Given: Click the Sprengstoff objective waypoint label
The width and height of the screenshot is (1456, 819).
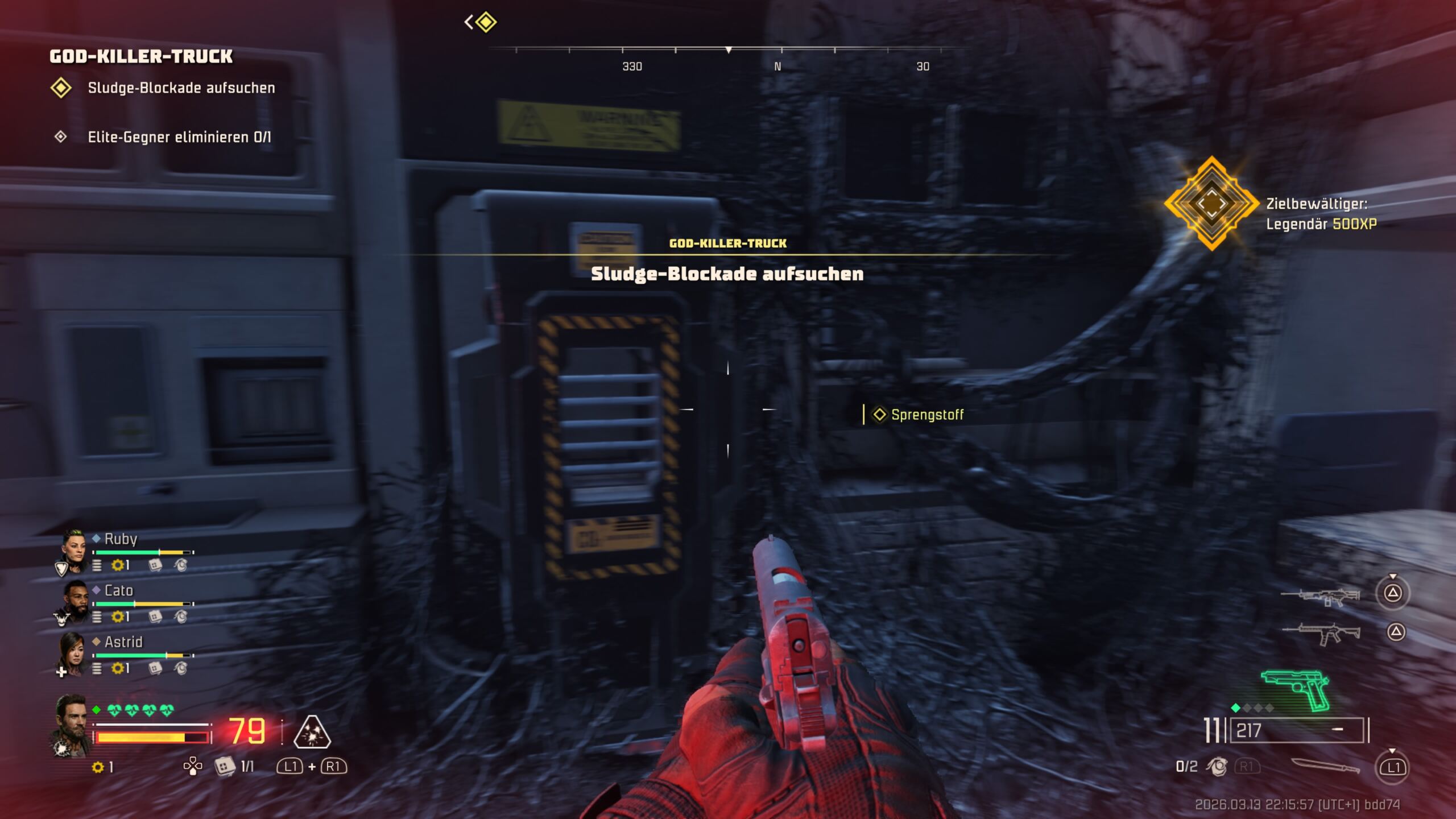Looking at the screenshot, I should 926,415.
